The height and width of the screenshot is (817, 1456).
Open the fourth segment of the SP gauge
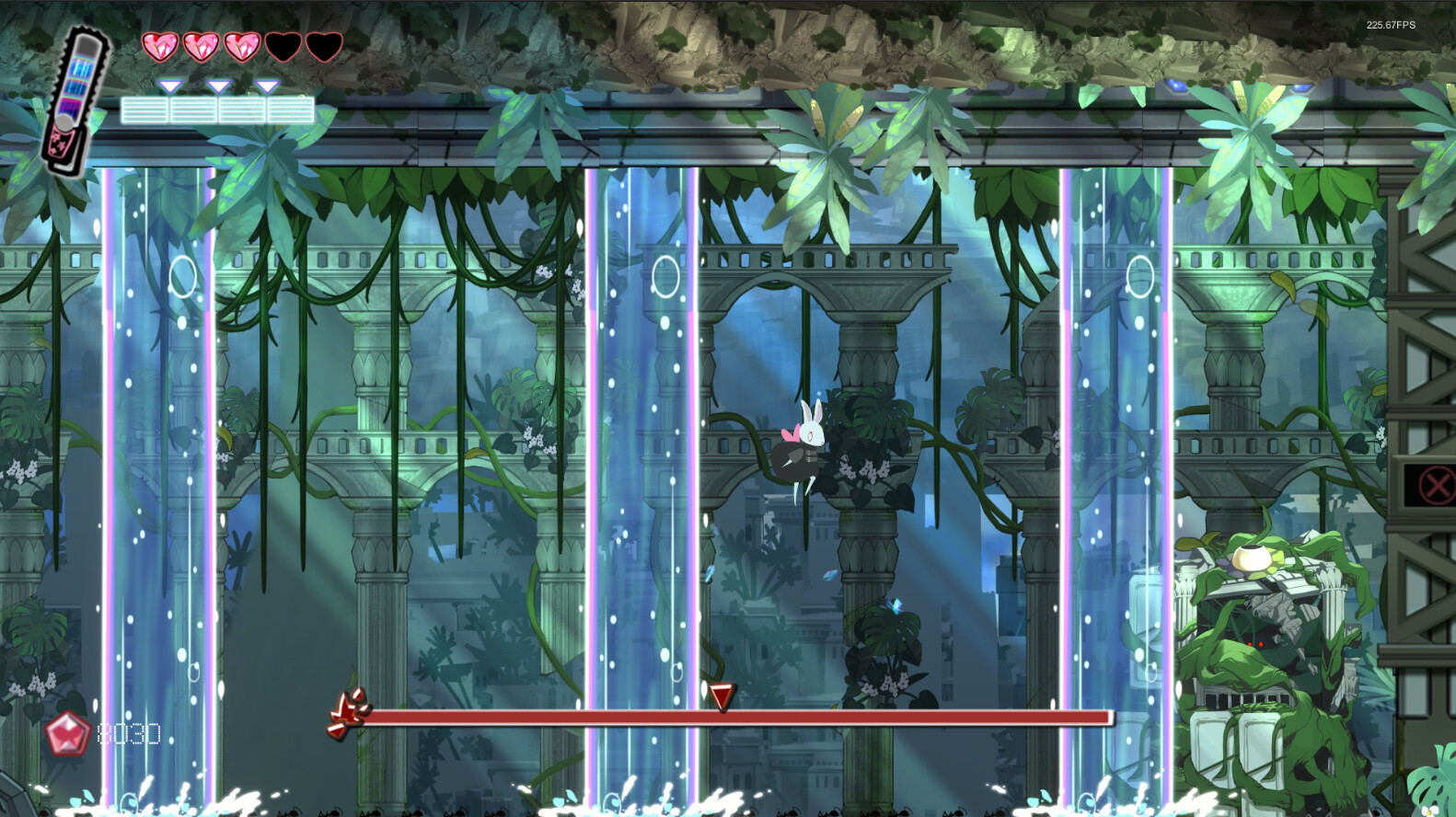(x=290, y=108)
